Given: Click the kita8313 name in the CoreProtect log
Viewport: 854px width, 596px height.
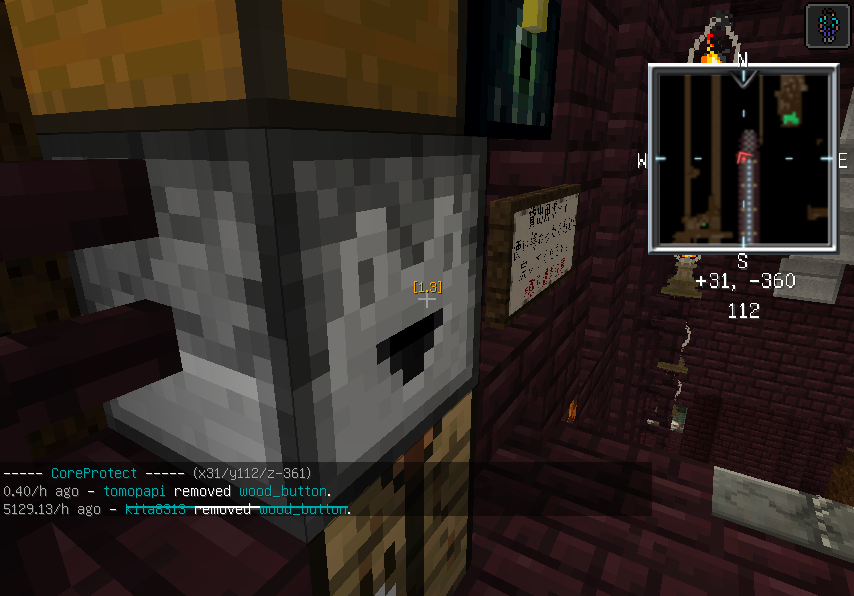Looking at the screenshot, I should (x=156, y=510).
